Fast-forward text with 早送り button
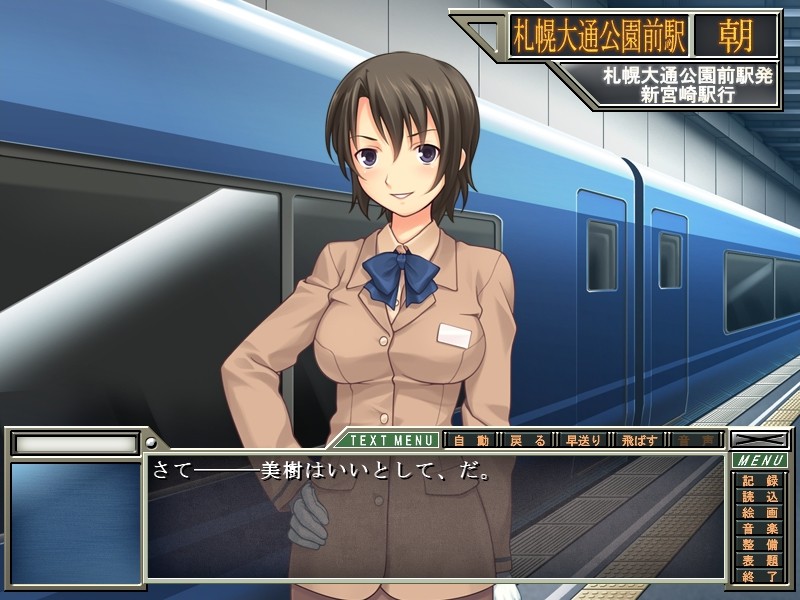Screen dimensions: 800x600 point(584,440)
